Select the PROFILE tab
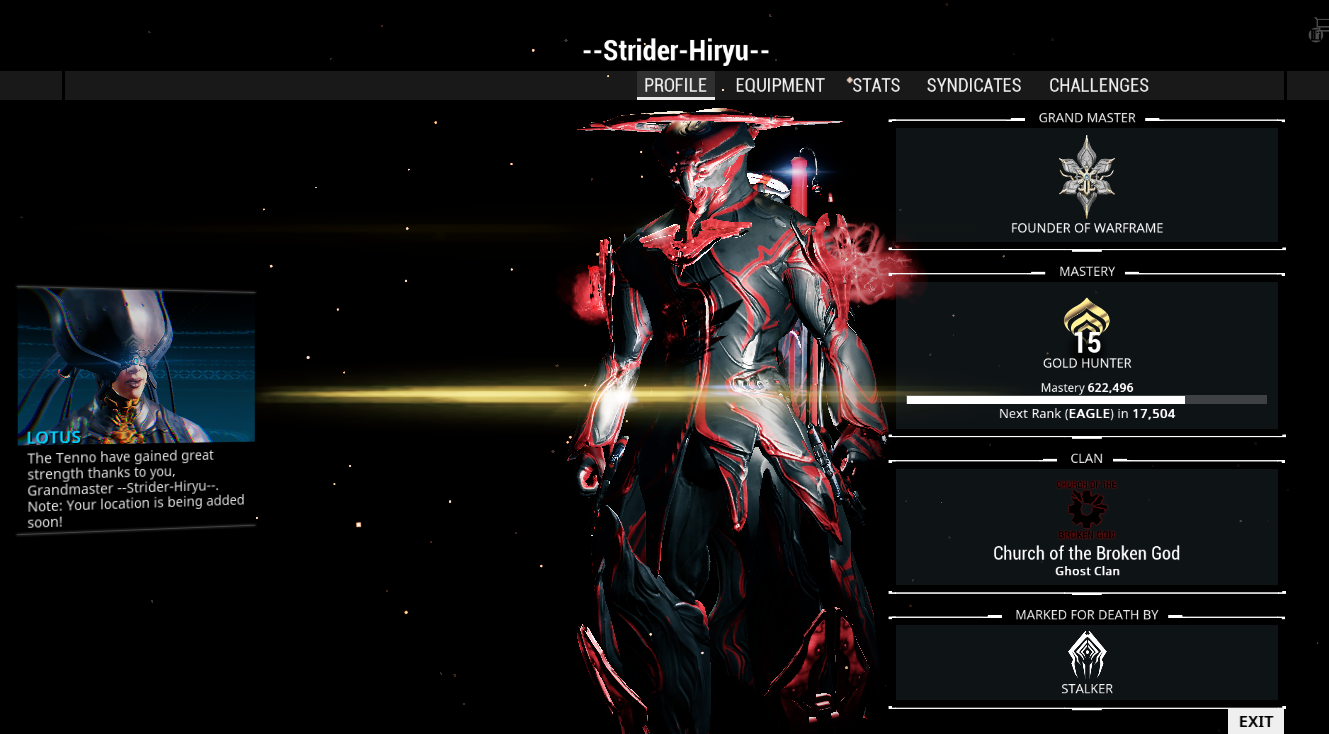 (x=676, y=85)
